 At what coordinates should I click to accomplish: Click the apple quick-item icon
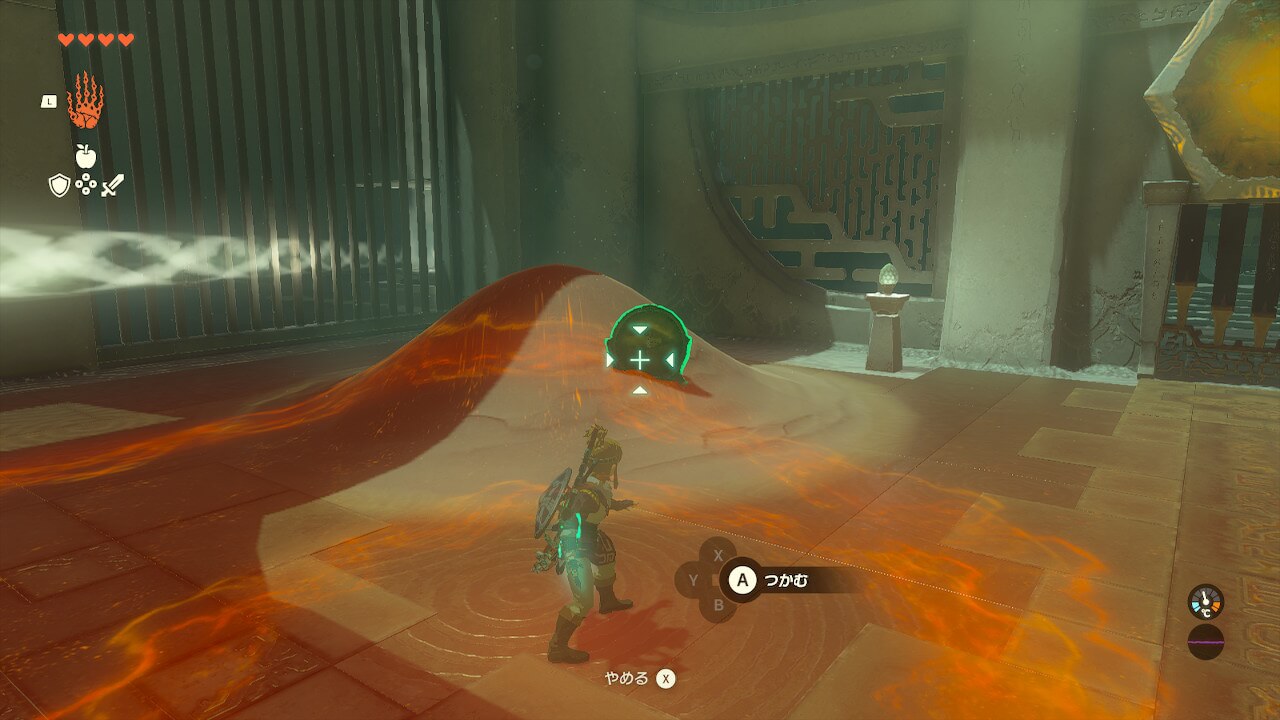pyautogui.click(x=85, y=155)
